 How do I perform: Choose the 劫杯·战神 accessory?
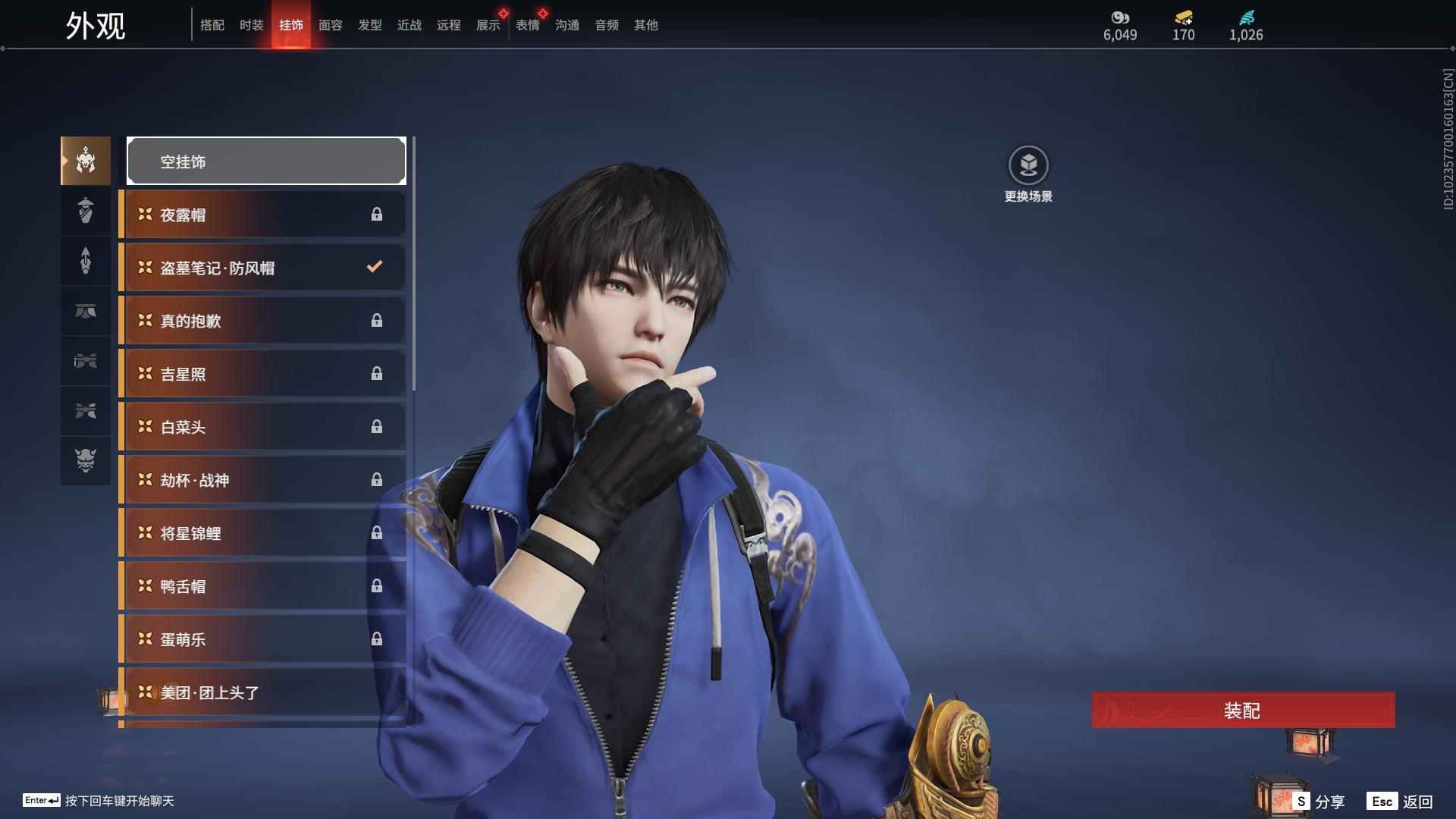click(262, 480)
